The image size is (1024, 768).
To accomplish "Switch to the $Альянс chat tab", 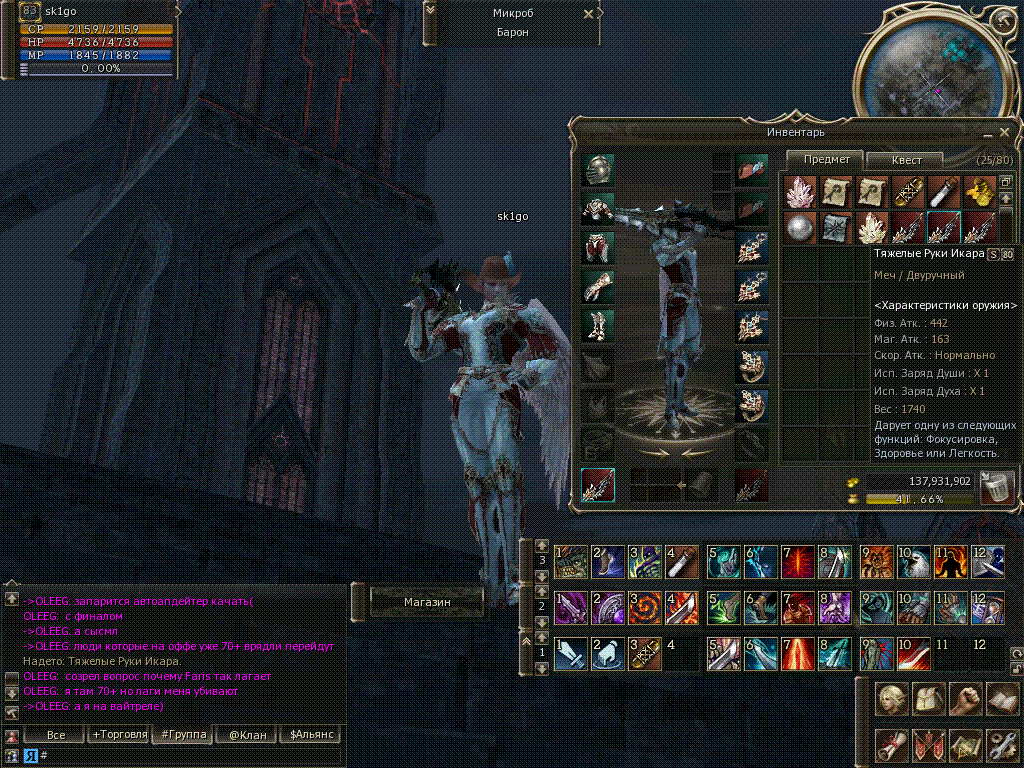I will (x=310, y=735).
